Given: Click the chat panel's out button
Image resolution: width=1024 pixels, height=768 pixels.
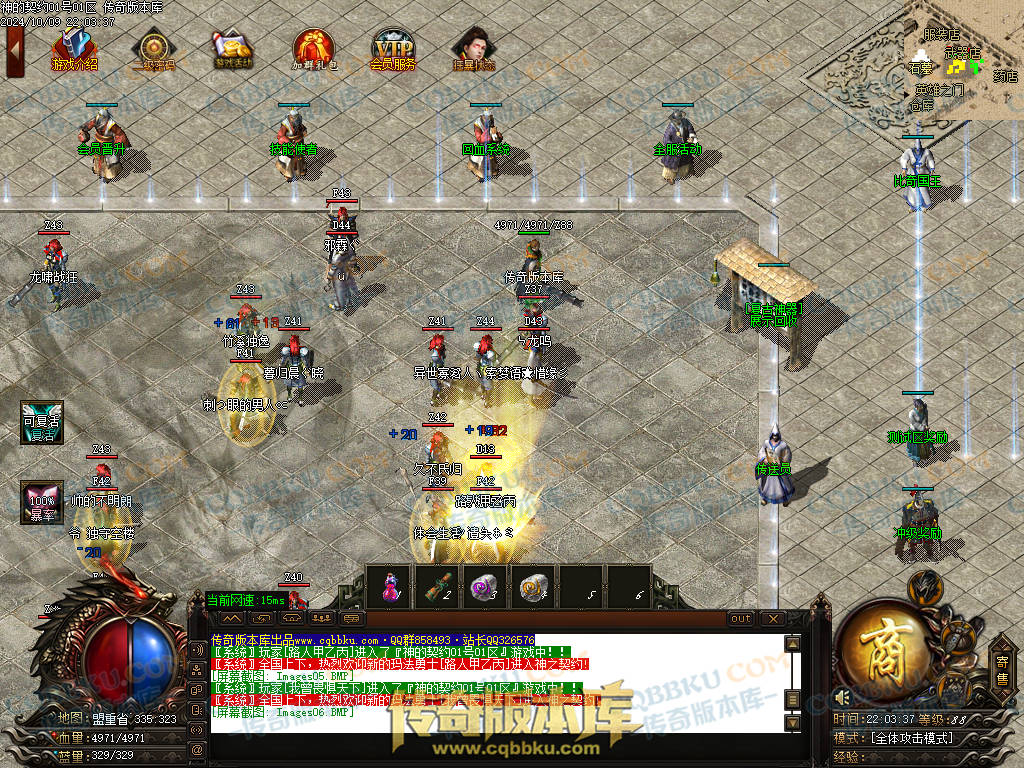Looking at the screenshot, I should click(x=741, y=619).
